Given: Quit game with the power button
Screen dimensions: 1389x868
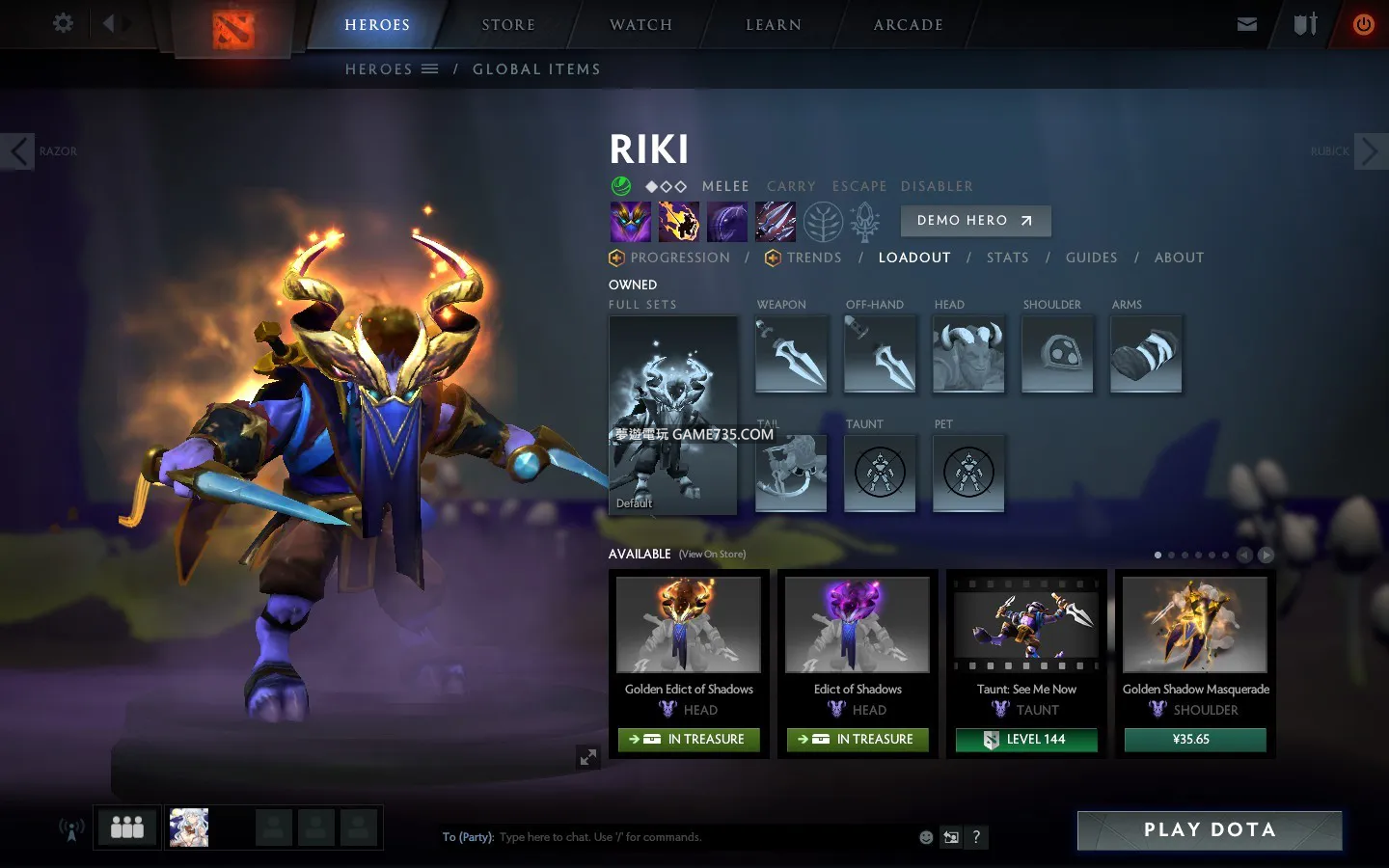Looking at the screenshot, I should coord(1363,25).
